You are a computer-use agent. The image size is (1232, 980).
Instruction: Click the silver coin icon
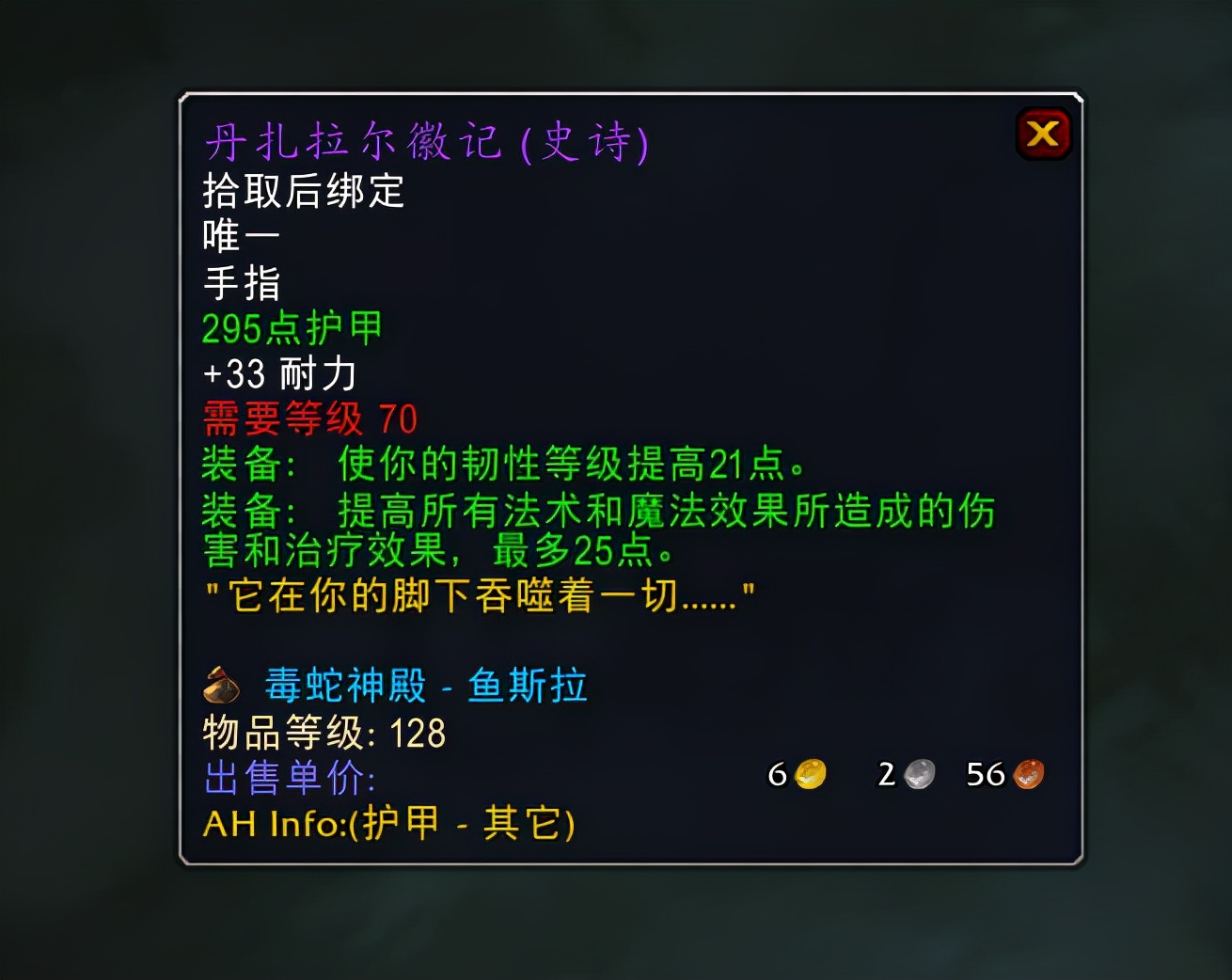point(917,774)
